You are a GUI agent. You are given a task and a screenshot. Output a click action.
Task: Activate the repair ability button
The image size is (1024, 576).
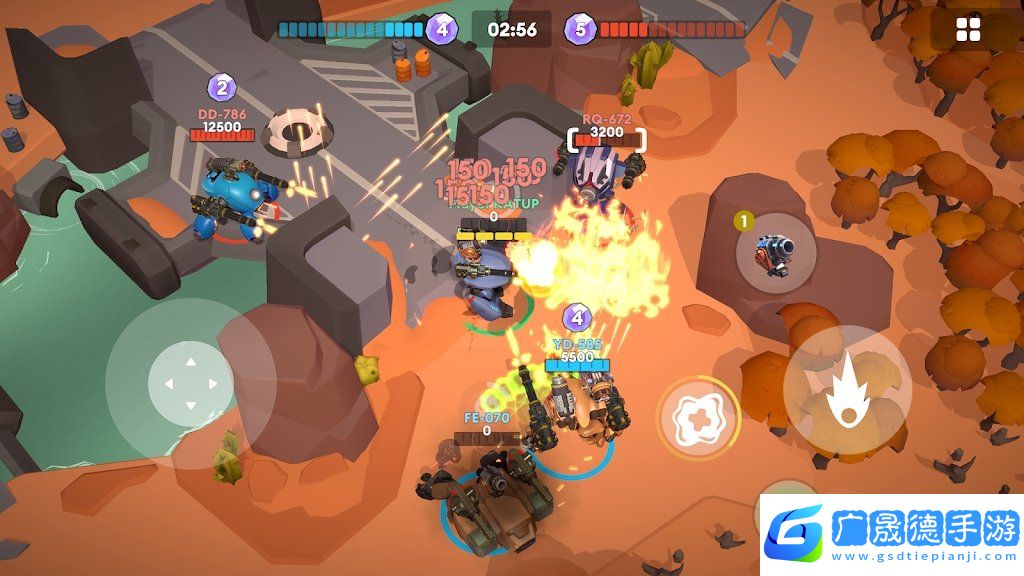click(x=697, y=418)
